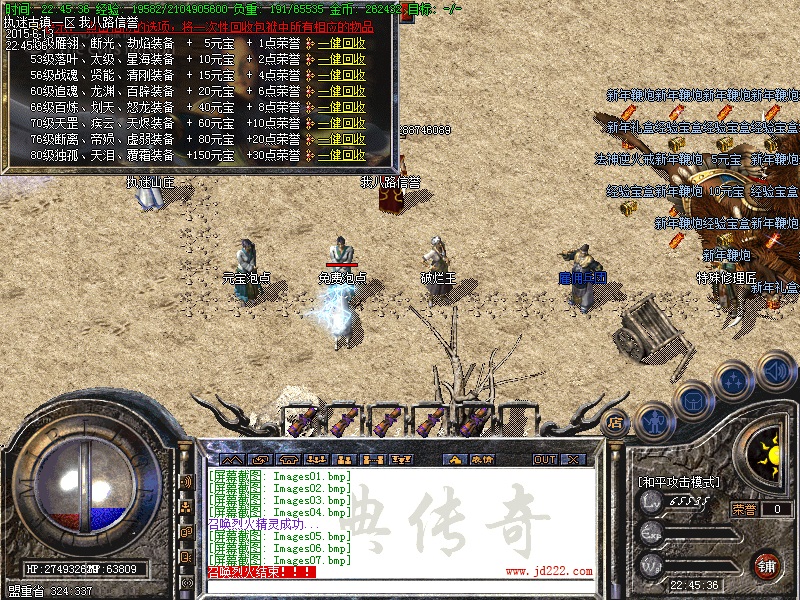Image resolution: width=800 pixels, height=600 pixels.
Task: Click the mountain map button above chat
Action: coord(231,460)
